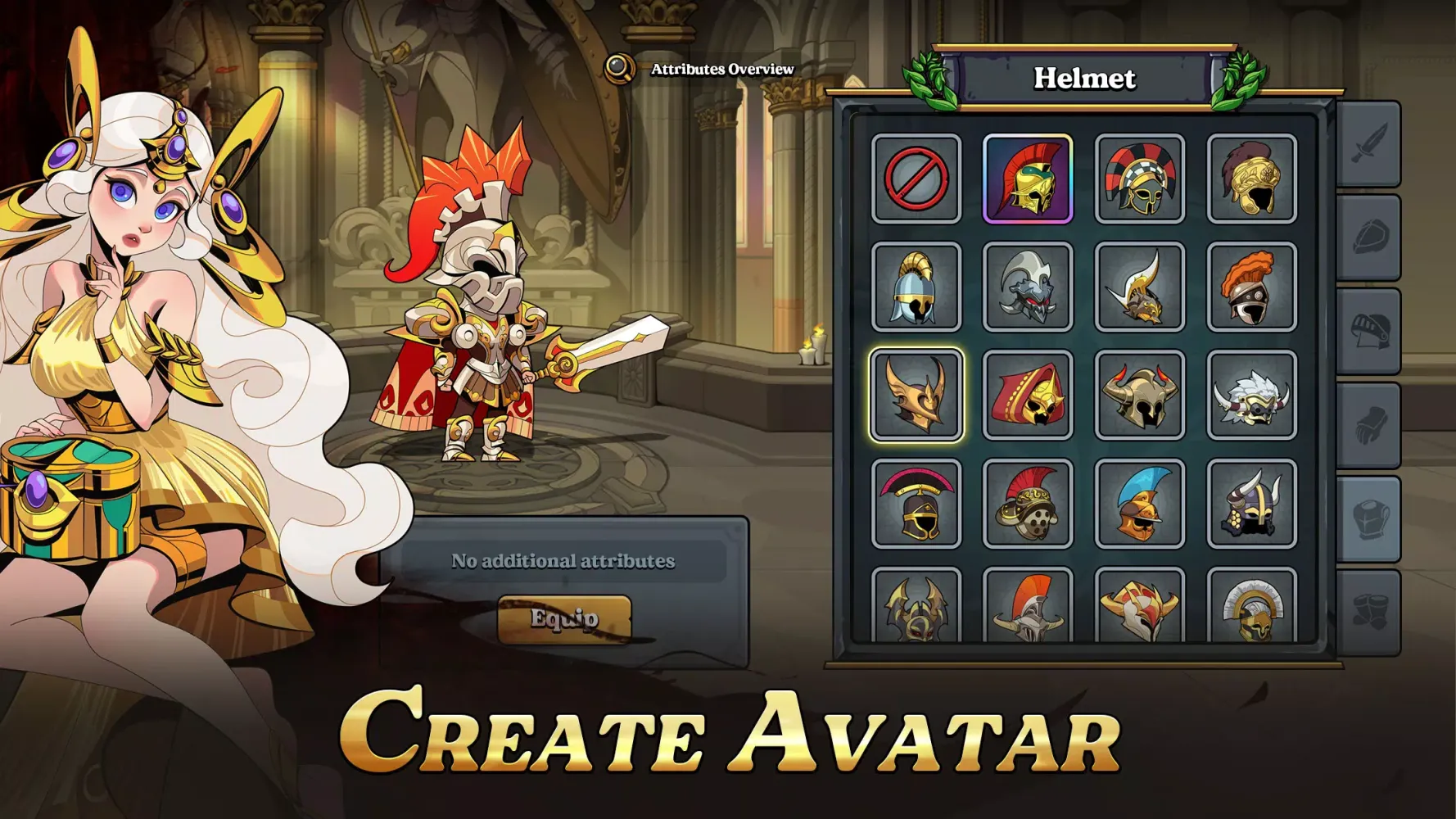The width and height of the screenshot is (1456, 819).
Task: Select the blue-crested orange helmet
Action: pyautogui.click(x=1139, y=503)
